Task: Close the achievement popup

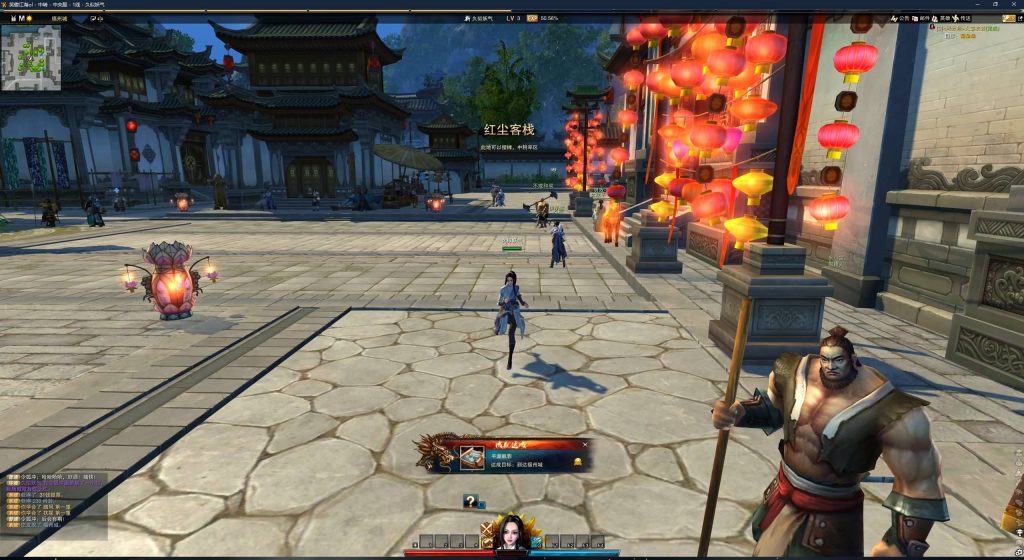Action: 585,445
